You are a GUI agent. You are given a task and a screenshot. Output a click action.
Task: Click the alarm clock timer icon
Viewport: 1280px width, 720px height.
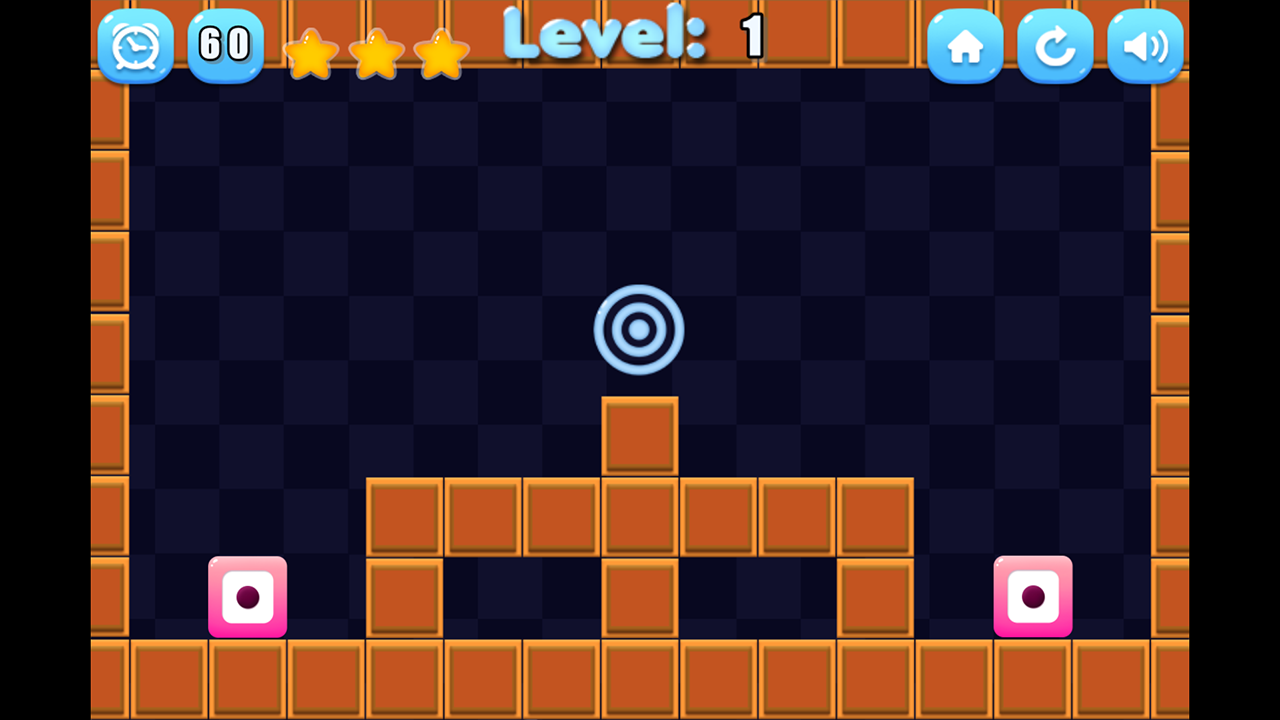(x=135, y=45)
